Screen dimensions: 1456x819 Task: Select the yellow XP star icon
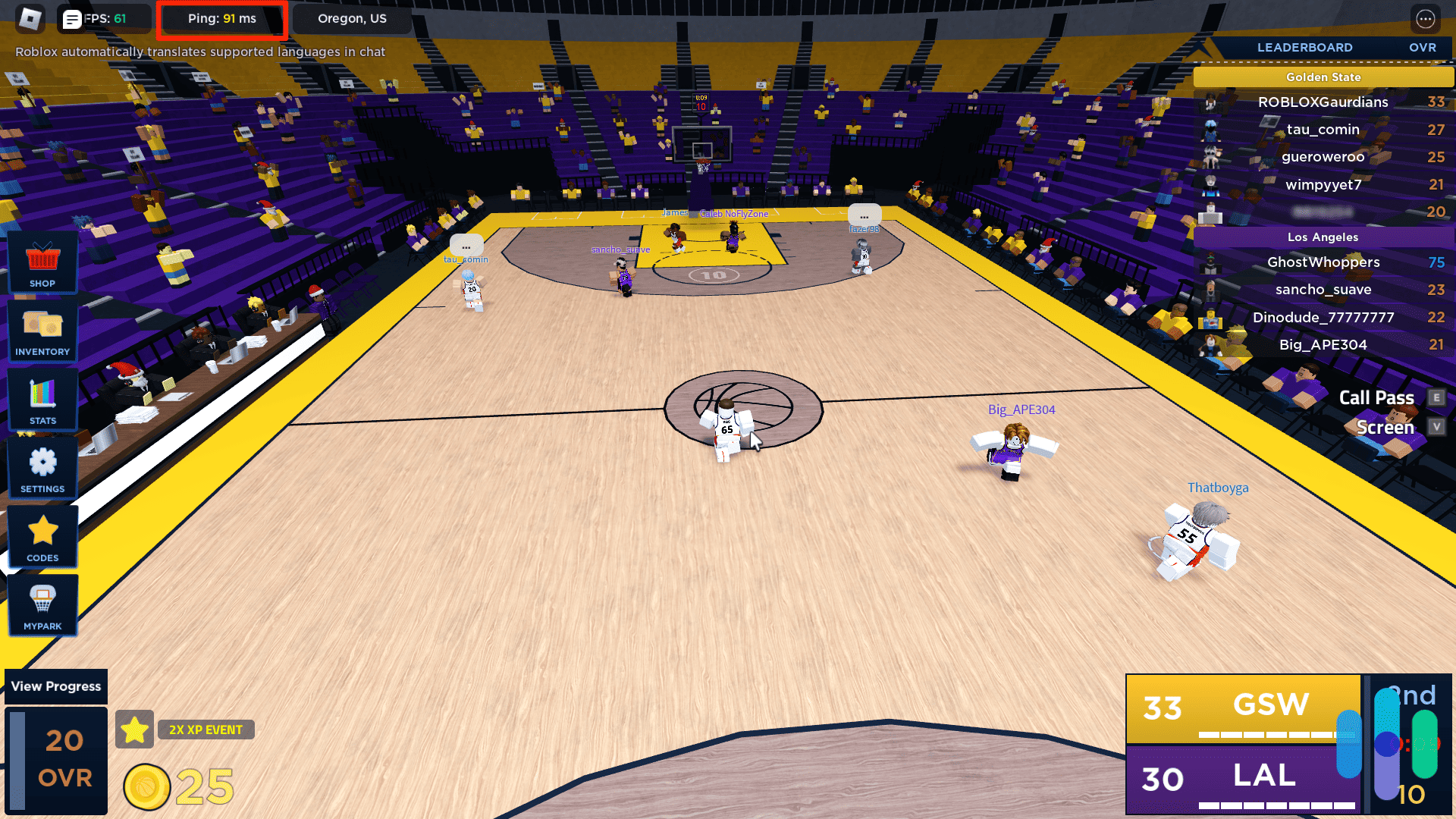(x=135, y=729)
